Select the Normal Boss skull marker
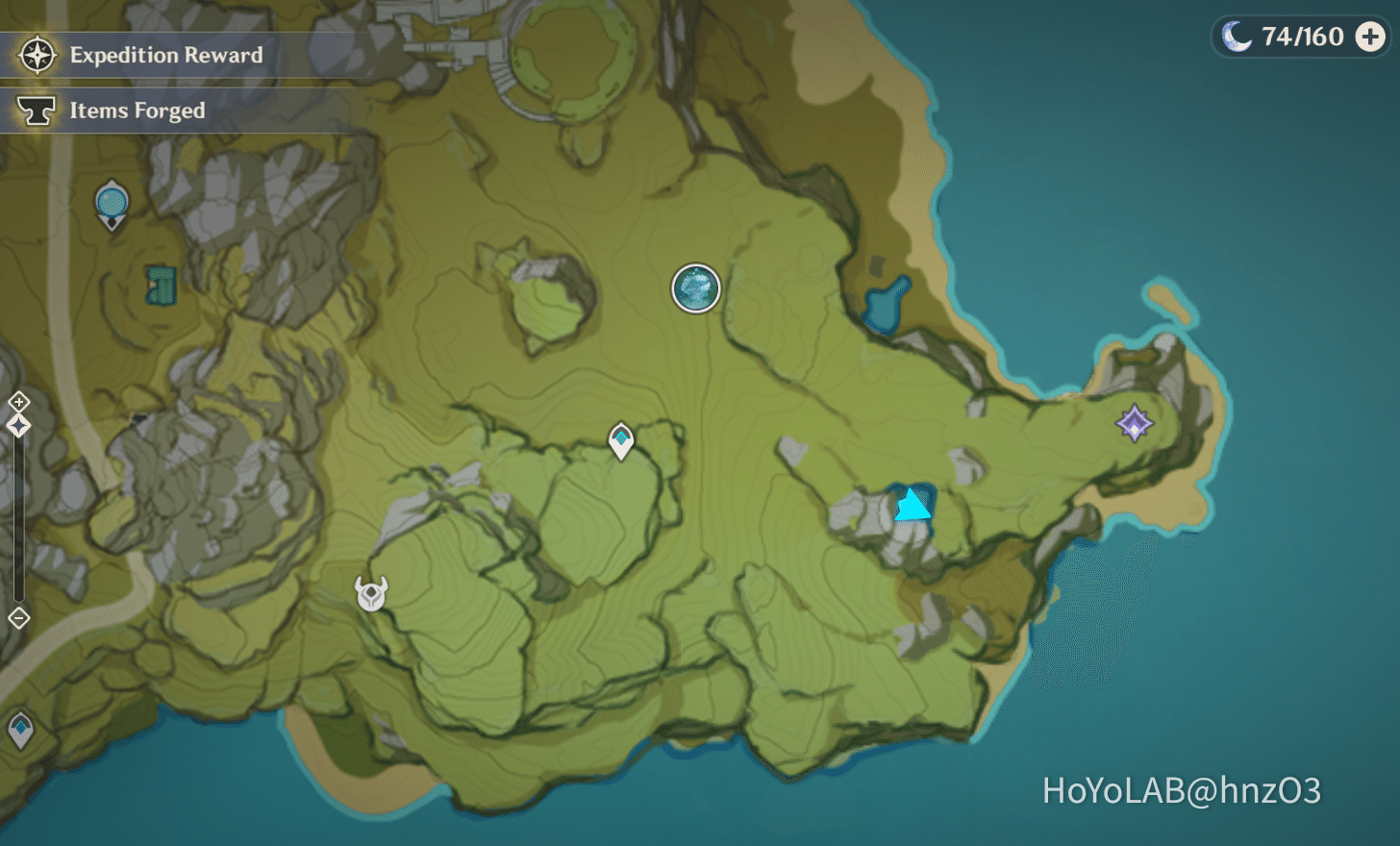The image size is (1400, 846). (x=372, y=593)
